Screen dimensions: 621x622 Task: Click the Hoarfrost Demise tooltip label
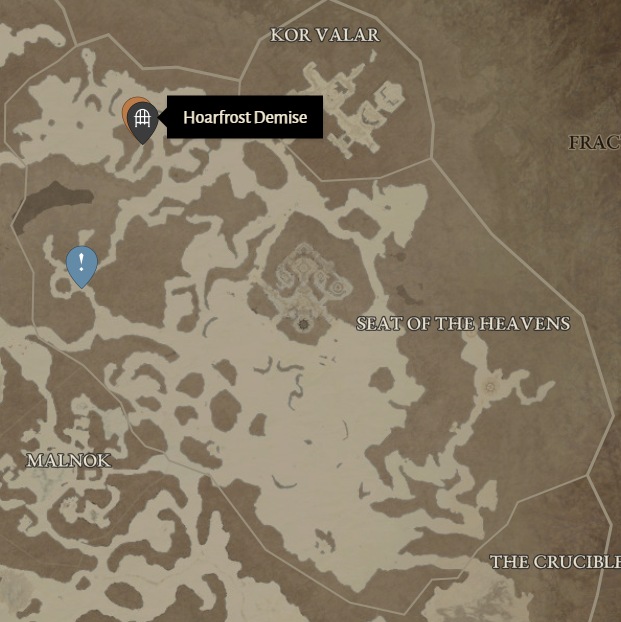[244, 118]
